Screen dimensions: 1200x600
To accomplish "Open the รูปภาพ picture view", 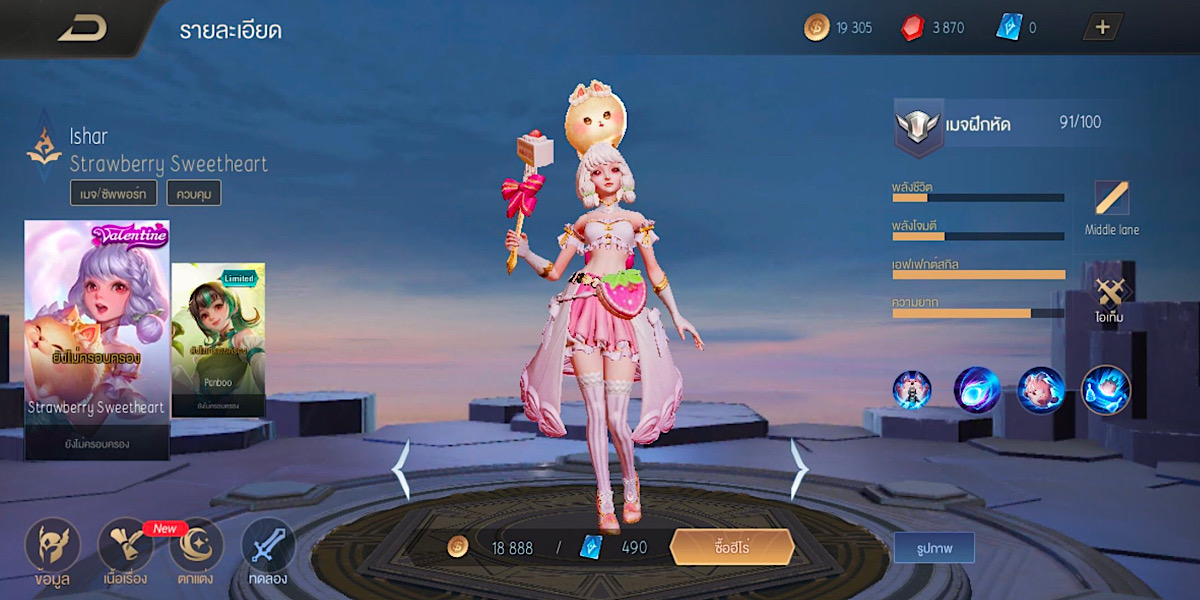I will point(934,548).
